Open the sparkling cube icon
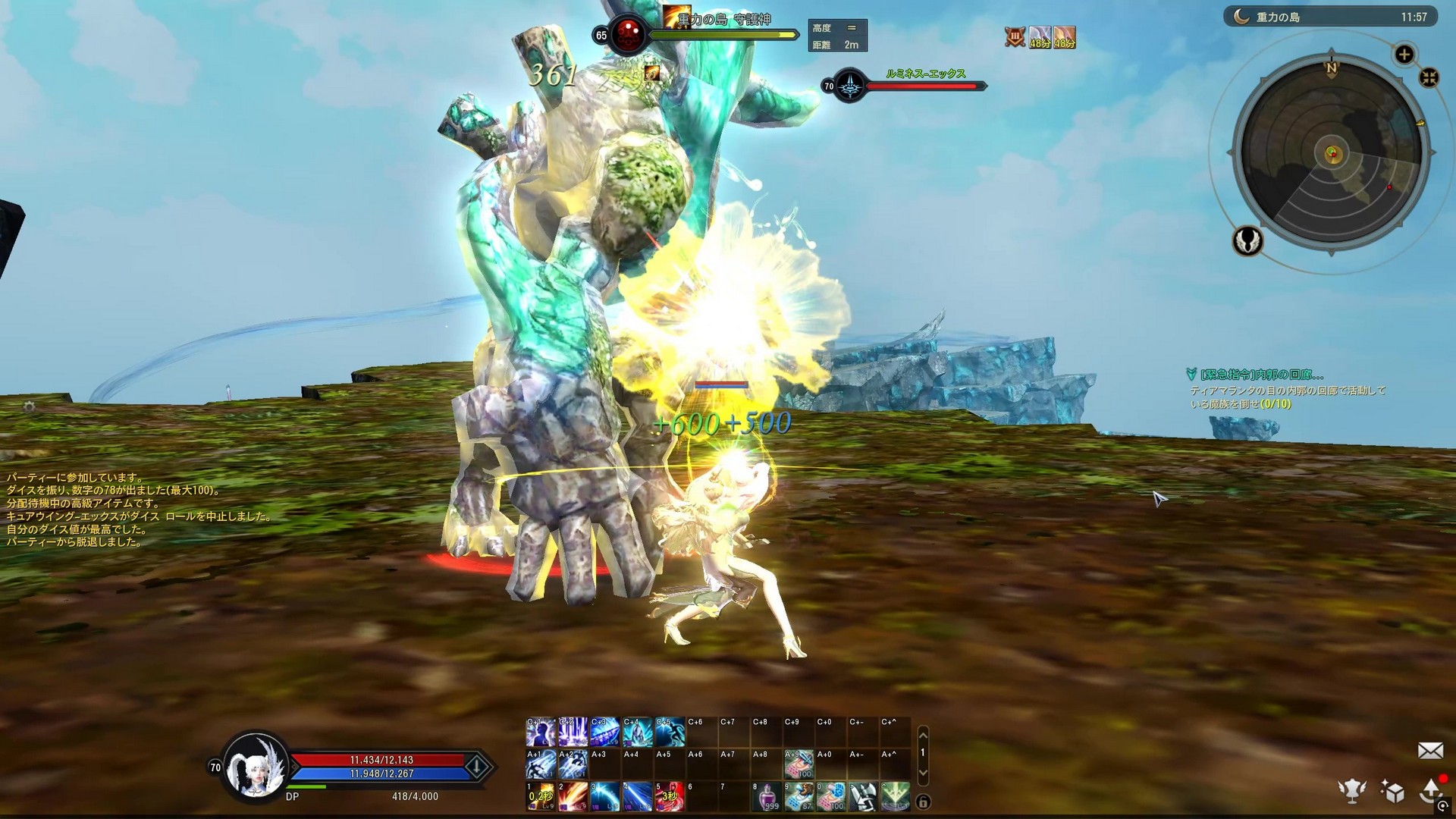Screen dimensions: 1456x819 tap(1392, 791)
